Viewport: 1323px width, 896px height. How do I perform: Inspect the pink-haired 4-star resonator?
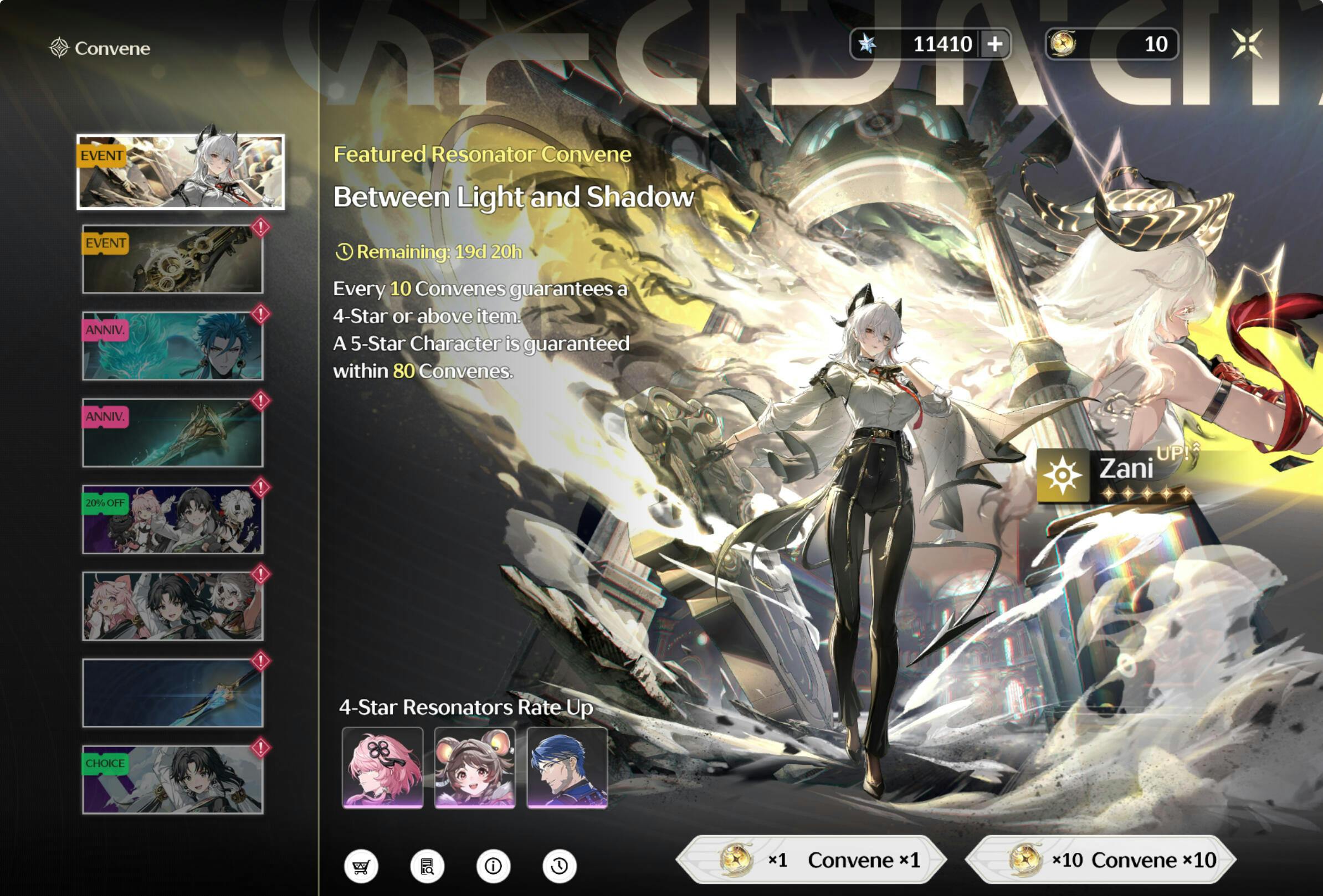coord(383,768)
